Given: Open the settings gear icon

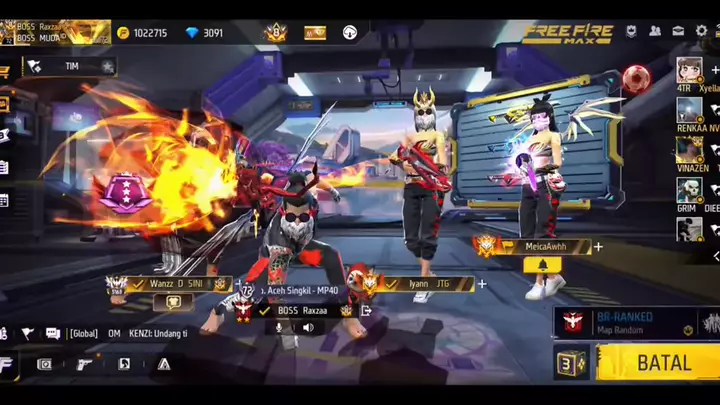Looking at the screenshot, I should coord(701,31).
